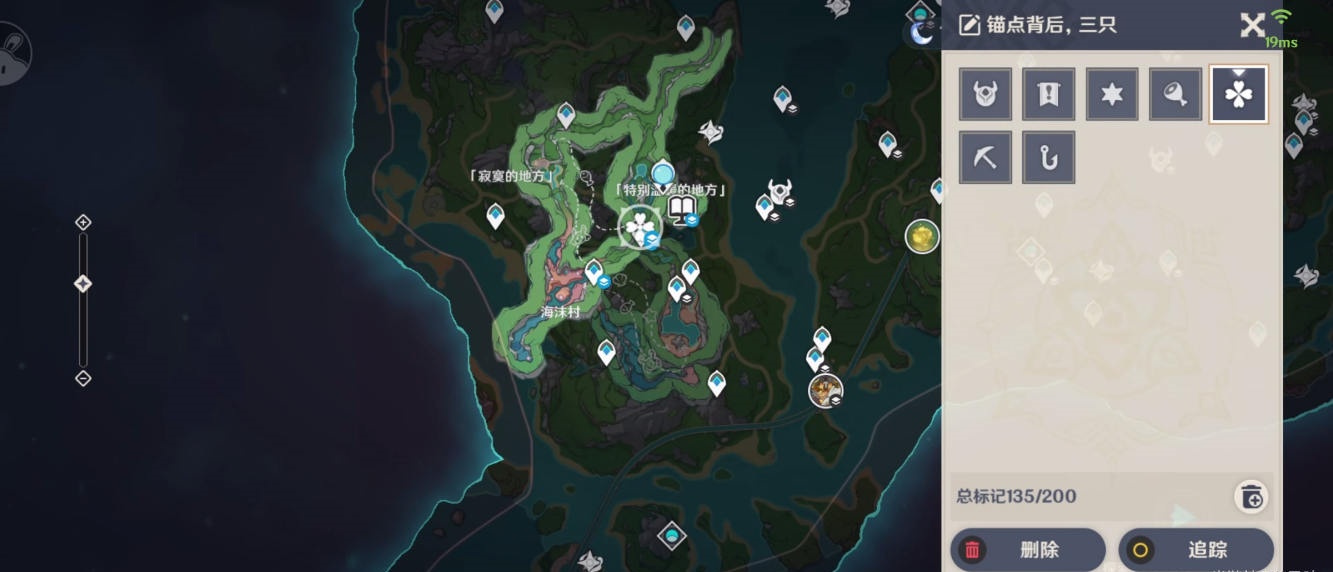Viewport: 1333px width, 572px height.
Task: Choose the four-leaf clover marker icon
Action: click(x=1239, y=94)
